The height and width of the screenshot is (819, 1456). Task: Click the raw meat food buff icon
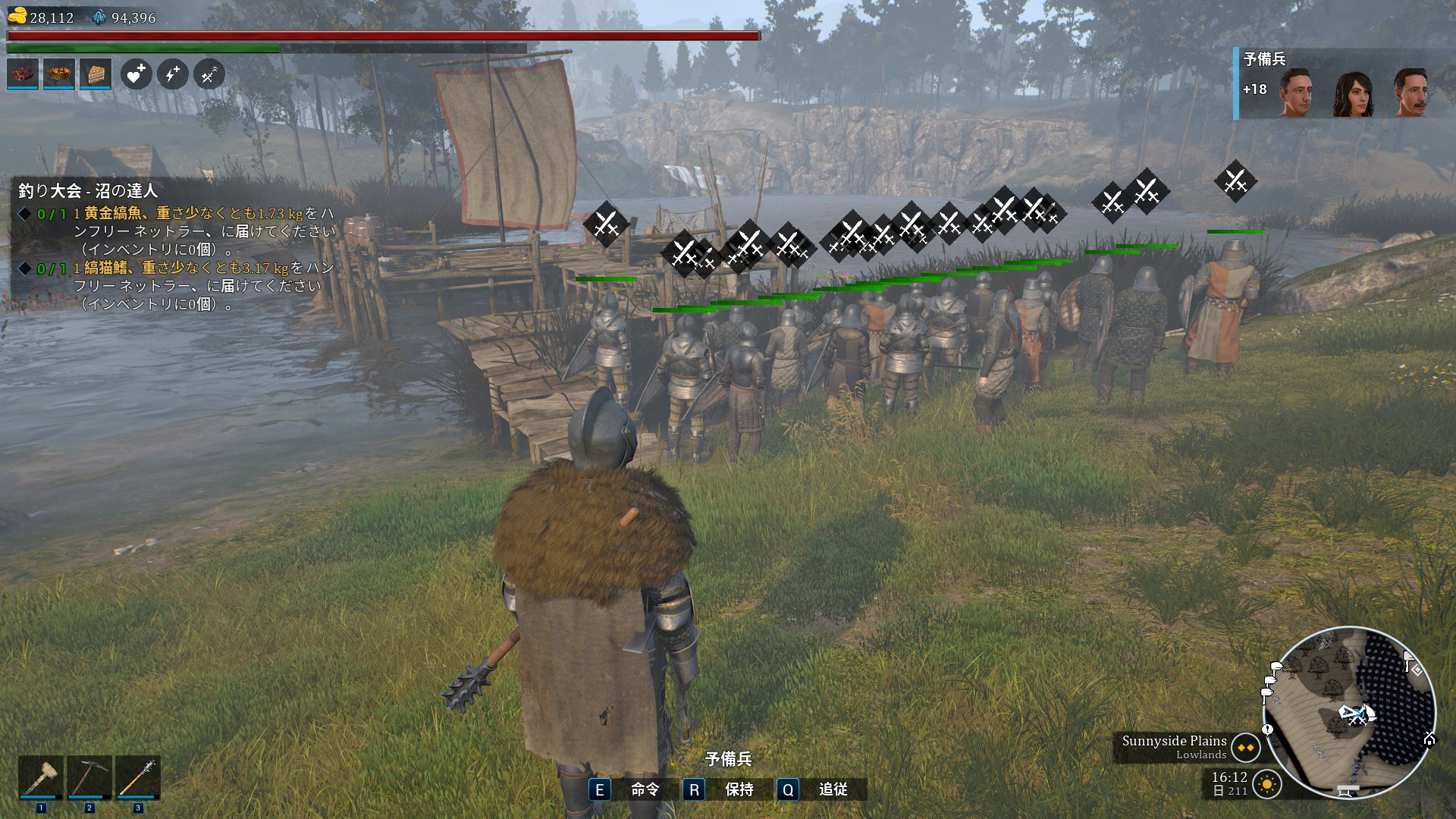(x=23, y=74)
